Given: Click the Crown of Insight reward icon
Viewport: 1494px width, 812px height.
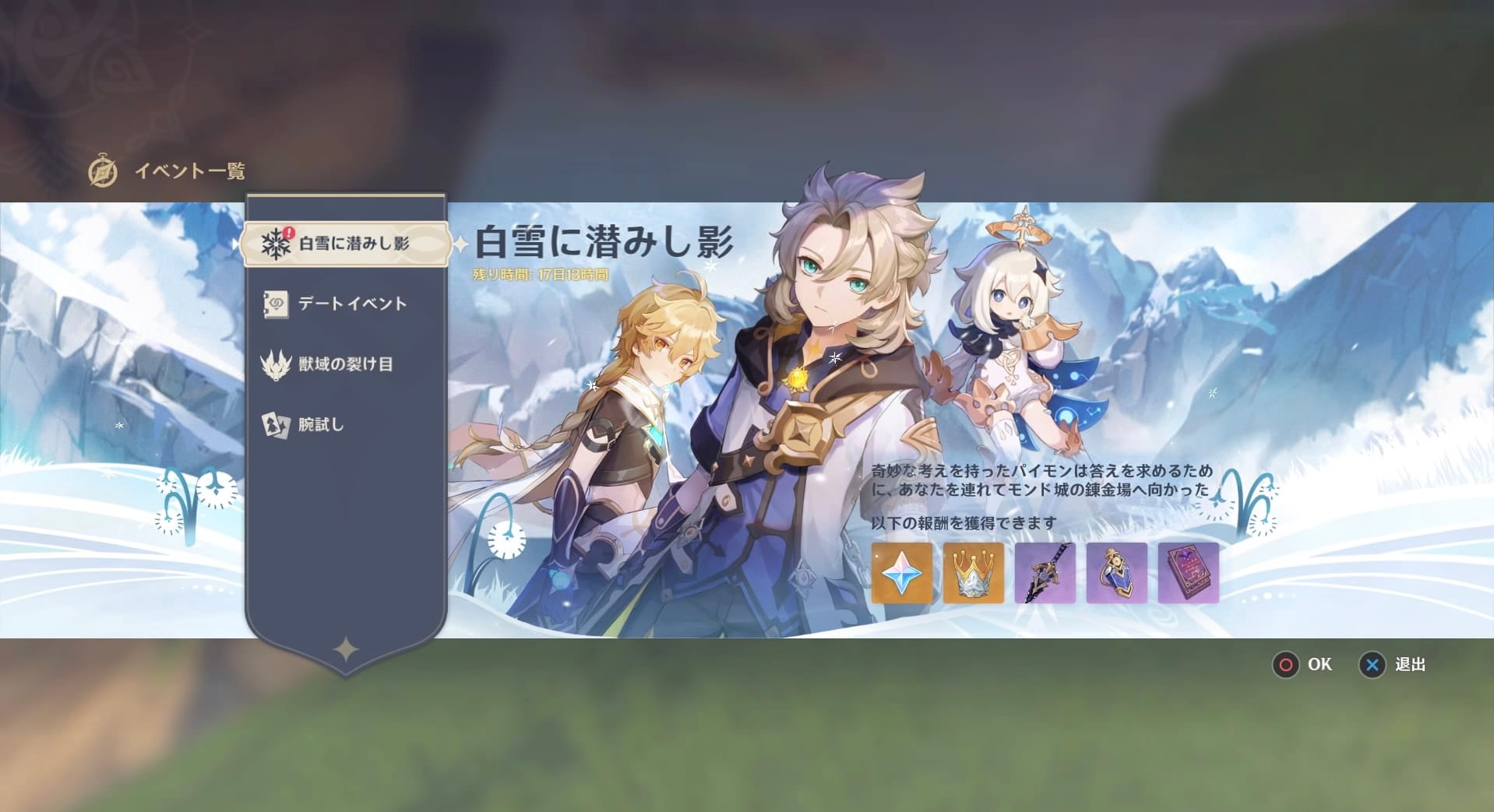Looking at the screenshot, I should [974, 574].
